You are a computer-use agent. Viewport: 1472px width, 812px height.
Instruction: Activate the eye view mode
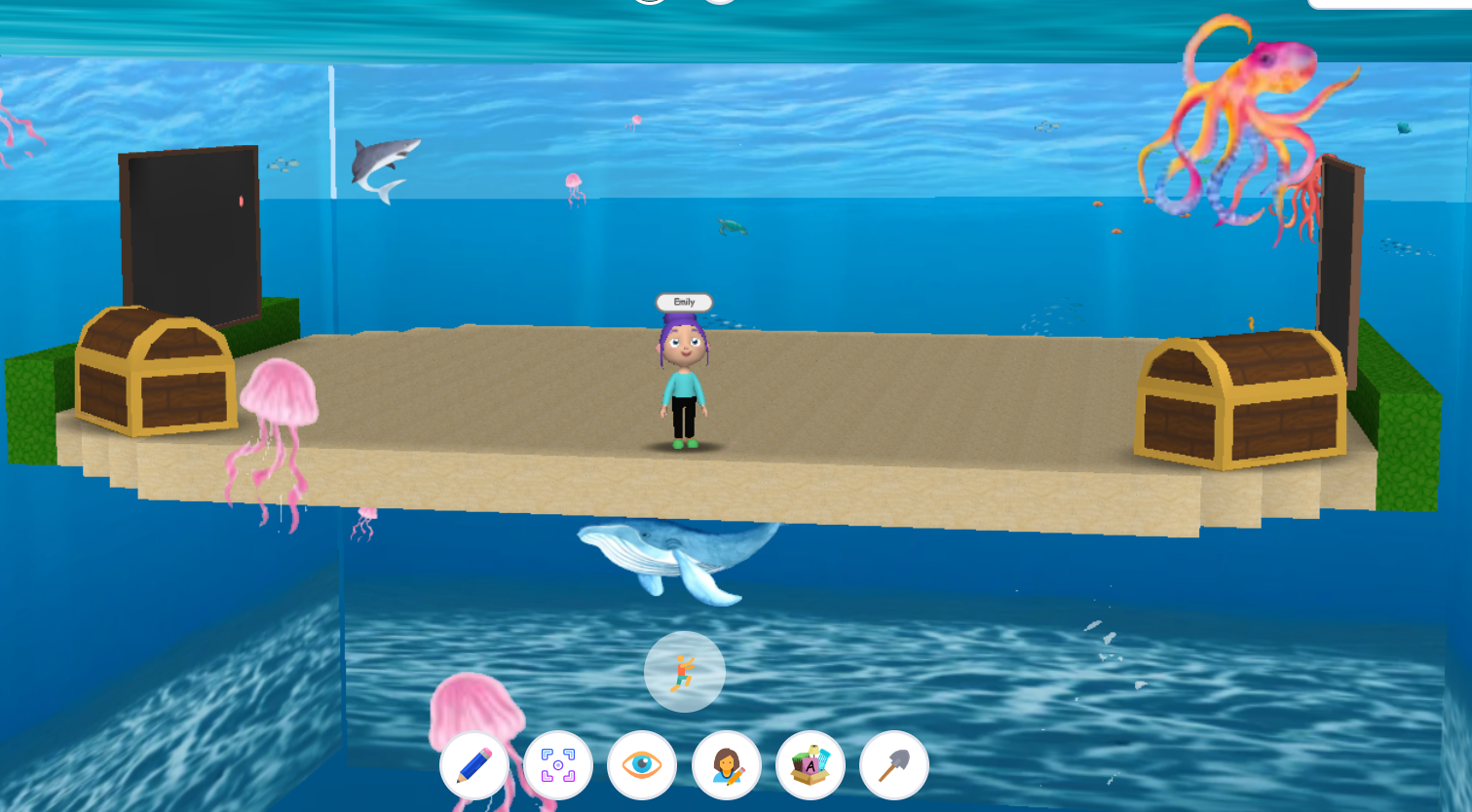click(x=642, y=766)
